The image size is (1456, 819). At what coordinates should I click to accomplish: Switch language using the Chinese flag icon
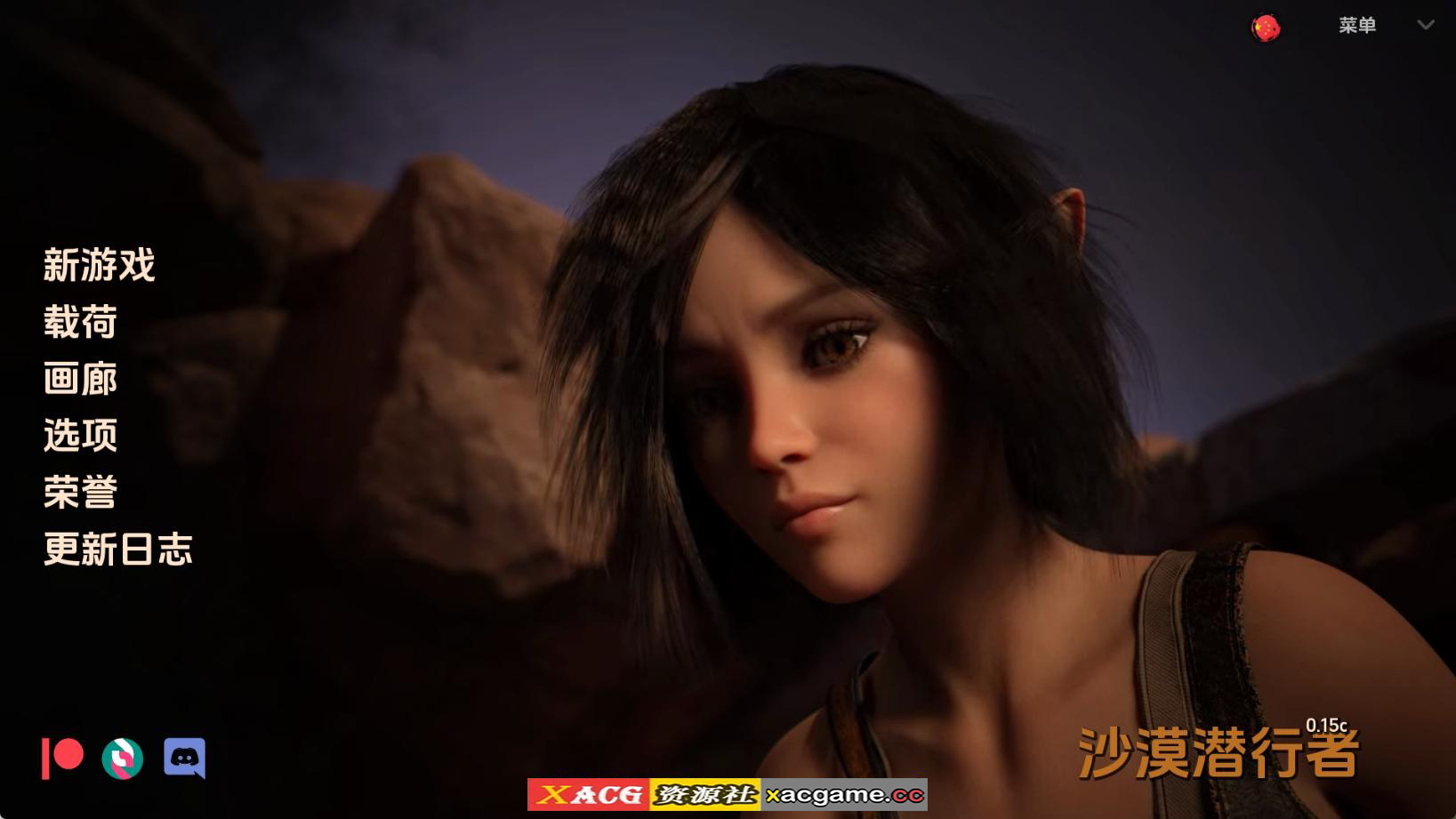1264,26
